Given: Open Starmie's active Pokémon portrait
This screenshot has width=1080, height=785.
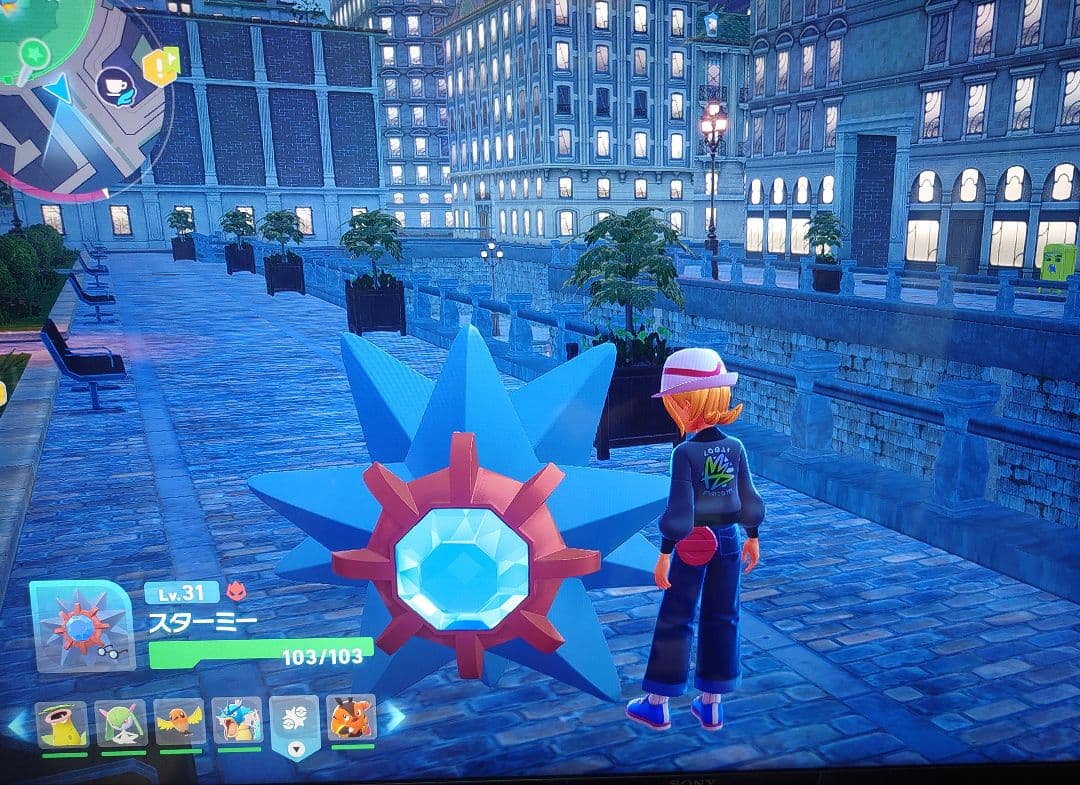Looking at the screenshot, I should click(81, 627).
